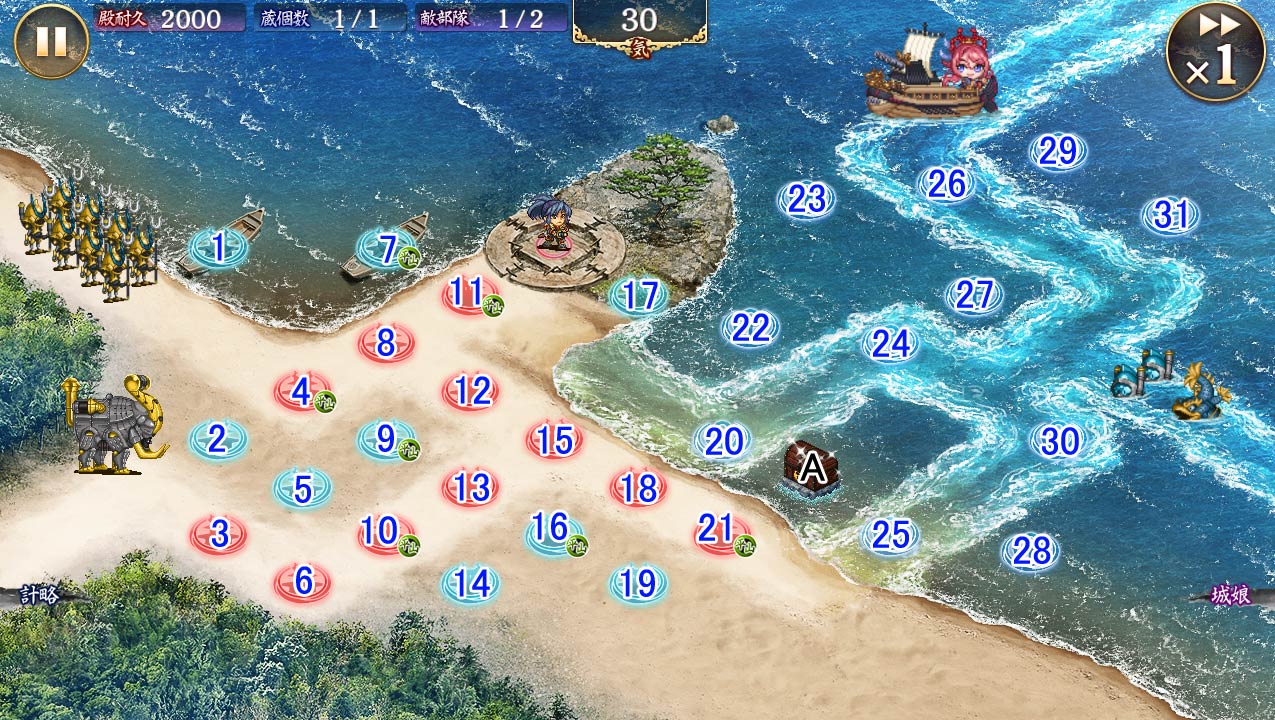Toggle the x1 game speed button
This screenshot has height=720, width=1275.
click(x=1215, y=52)
